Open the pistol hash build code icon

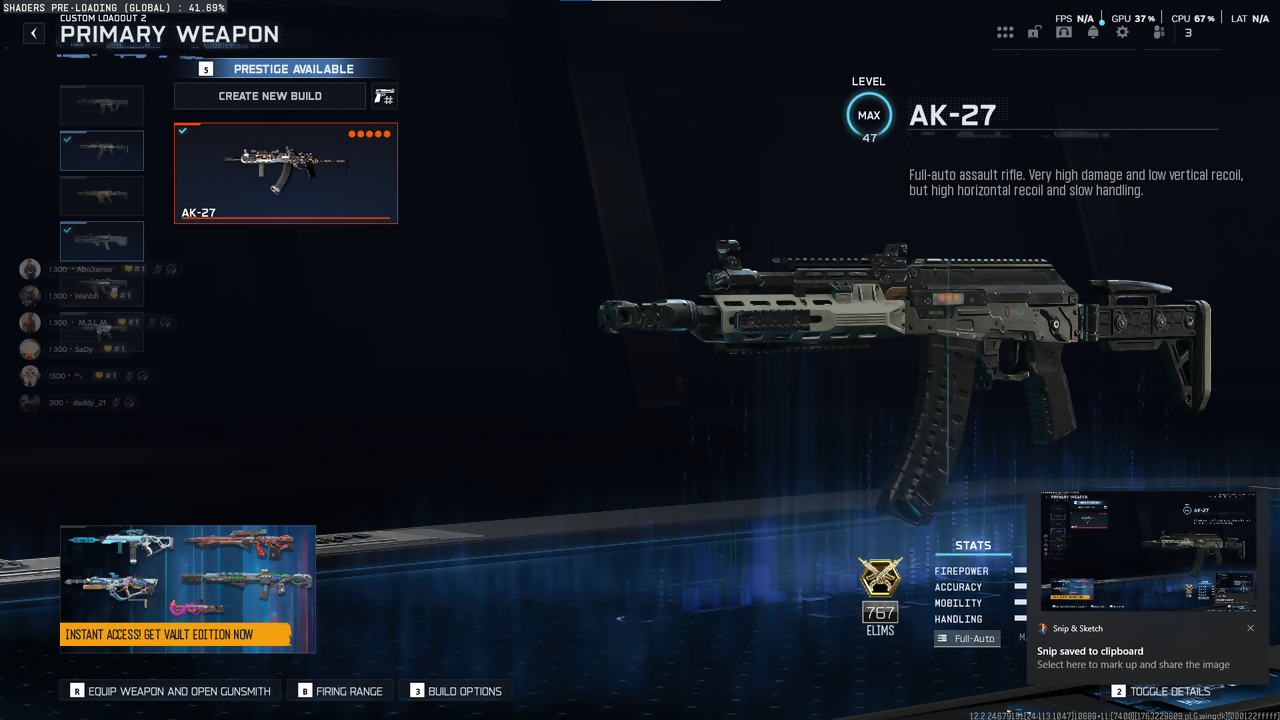pos(384,96)
